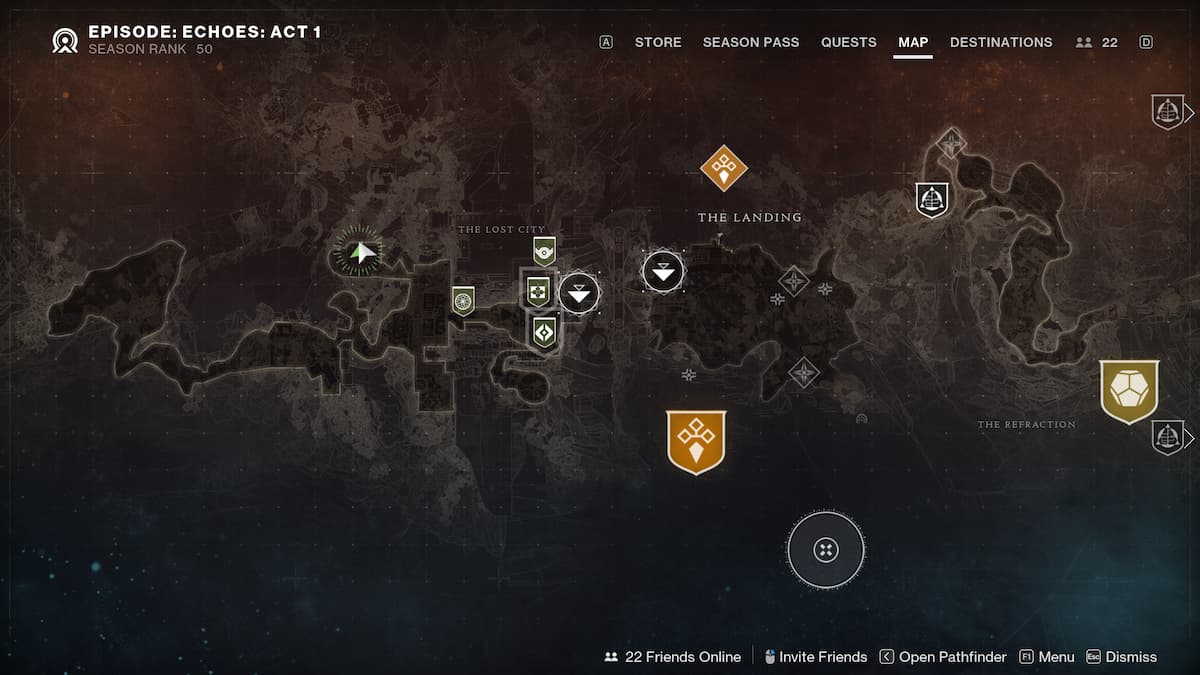1200x675 pixels.
Task: Select the green eye shield marker under Lost City
Action: pos(544,250)
